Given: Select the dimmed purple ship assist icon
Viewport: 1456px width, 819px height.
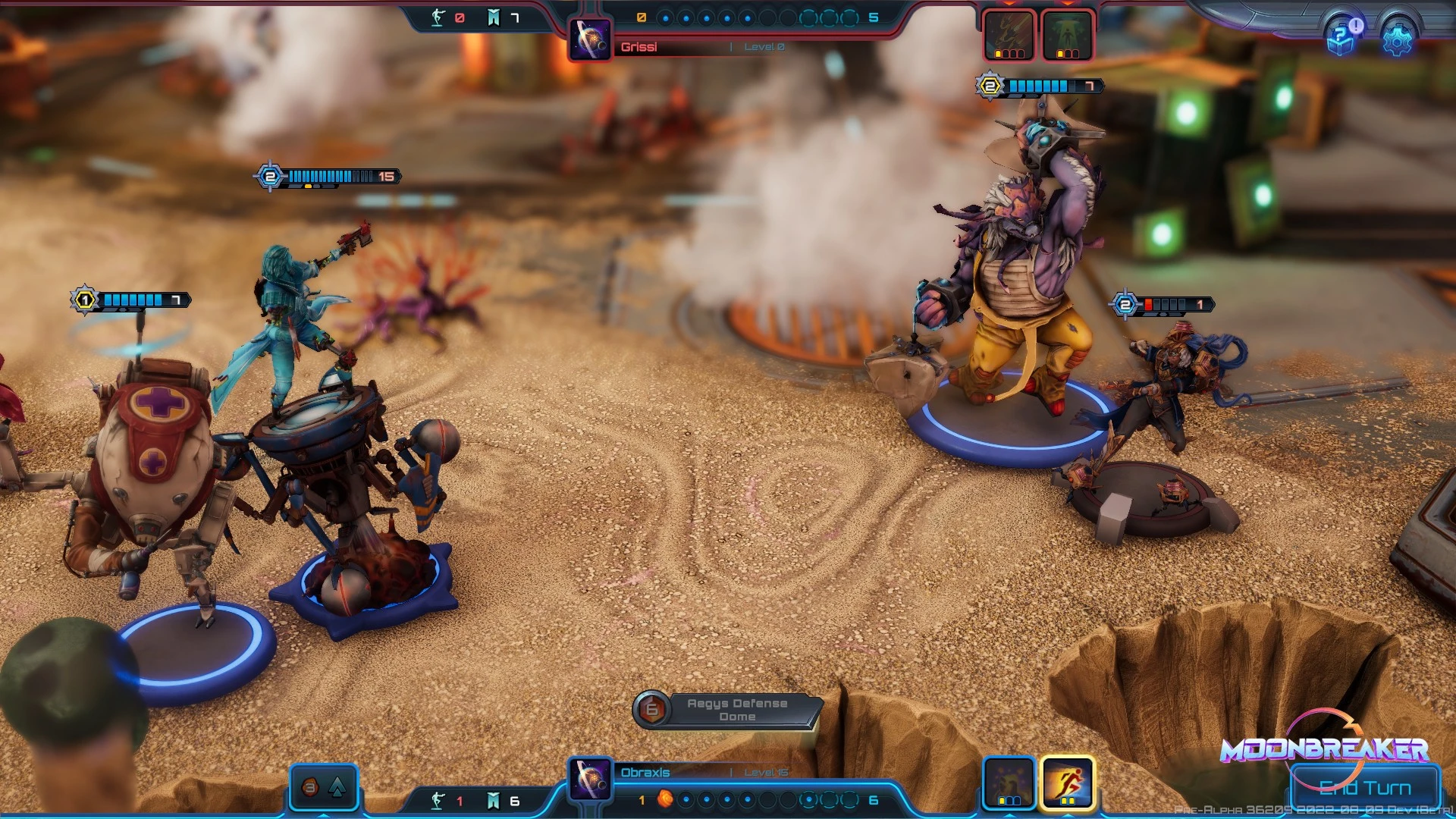Looking at the screenshot, I should click(x=1009, y=782).
